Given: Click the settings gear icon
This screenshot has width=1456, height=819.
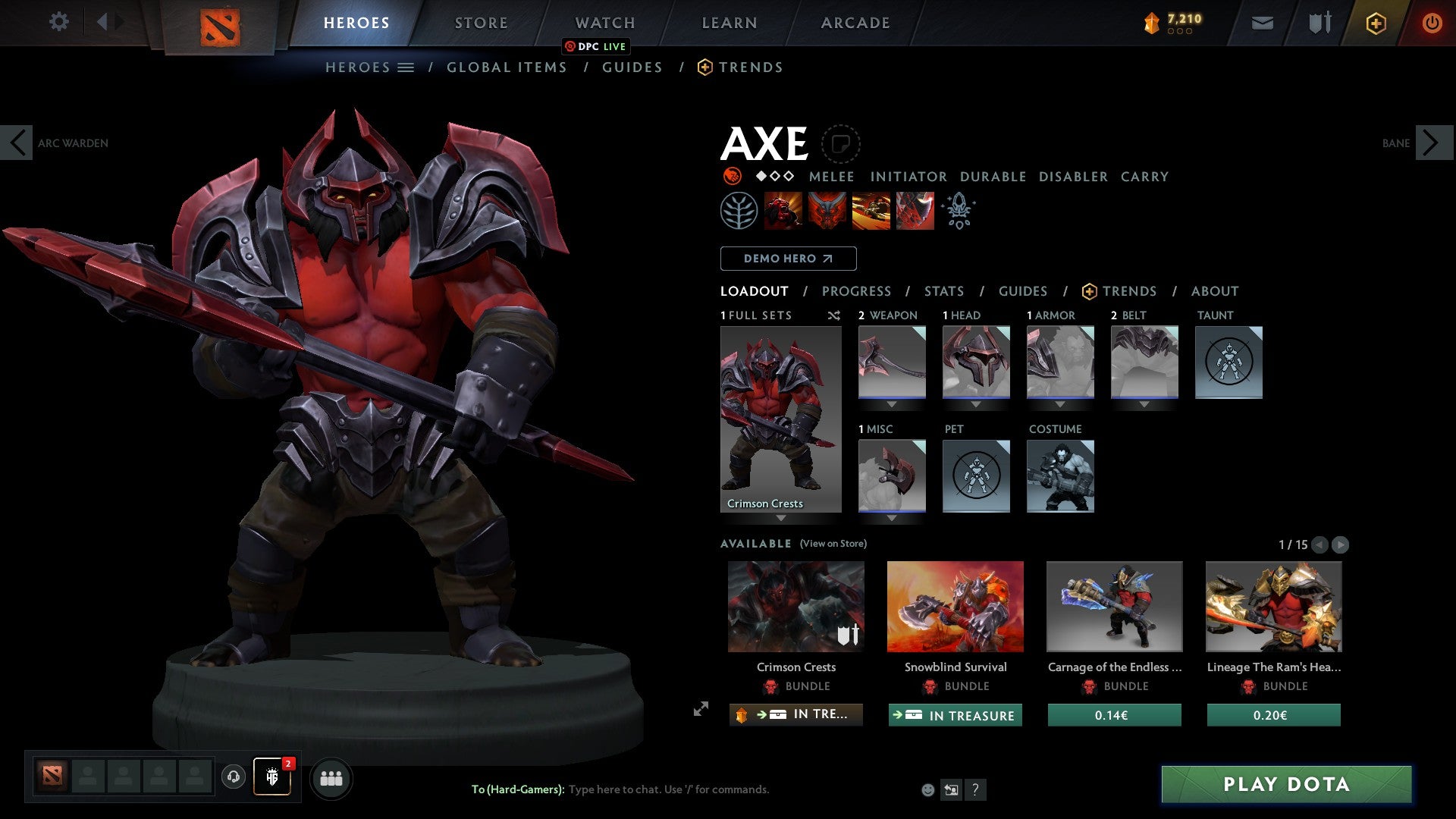Looking at the screenshot, I should [59, 22].
